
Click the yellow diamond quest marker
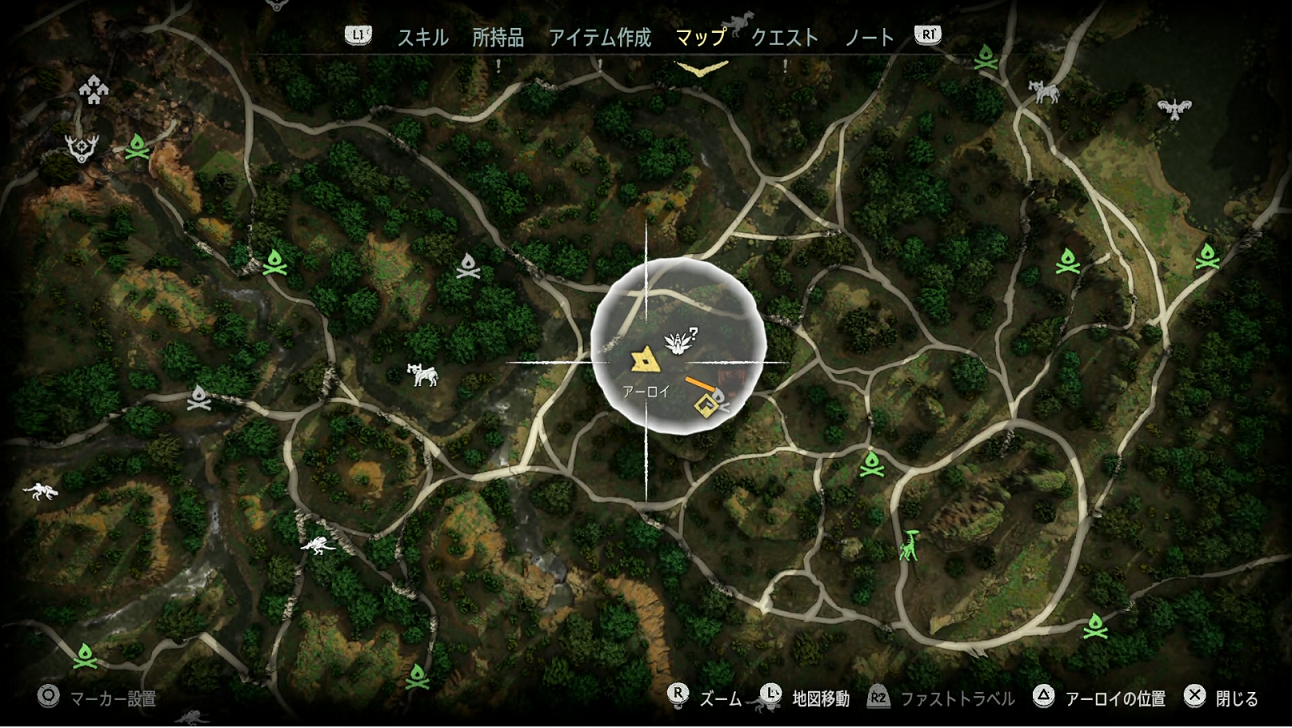pos(706,403)
